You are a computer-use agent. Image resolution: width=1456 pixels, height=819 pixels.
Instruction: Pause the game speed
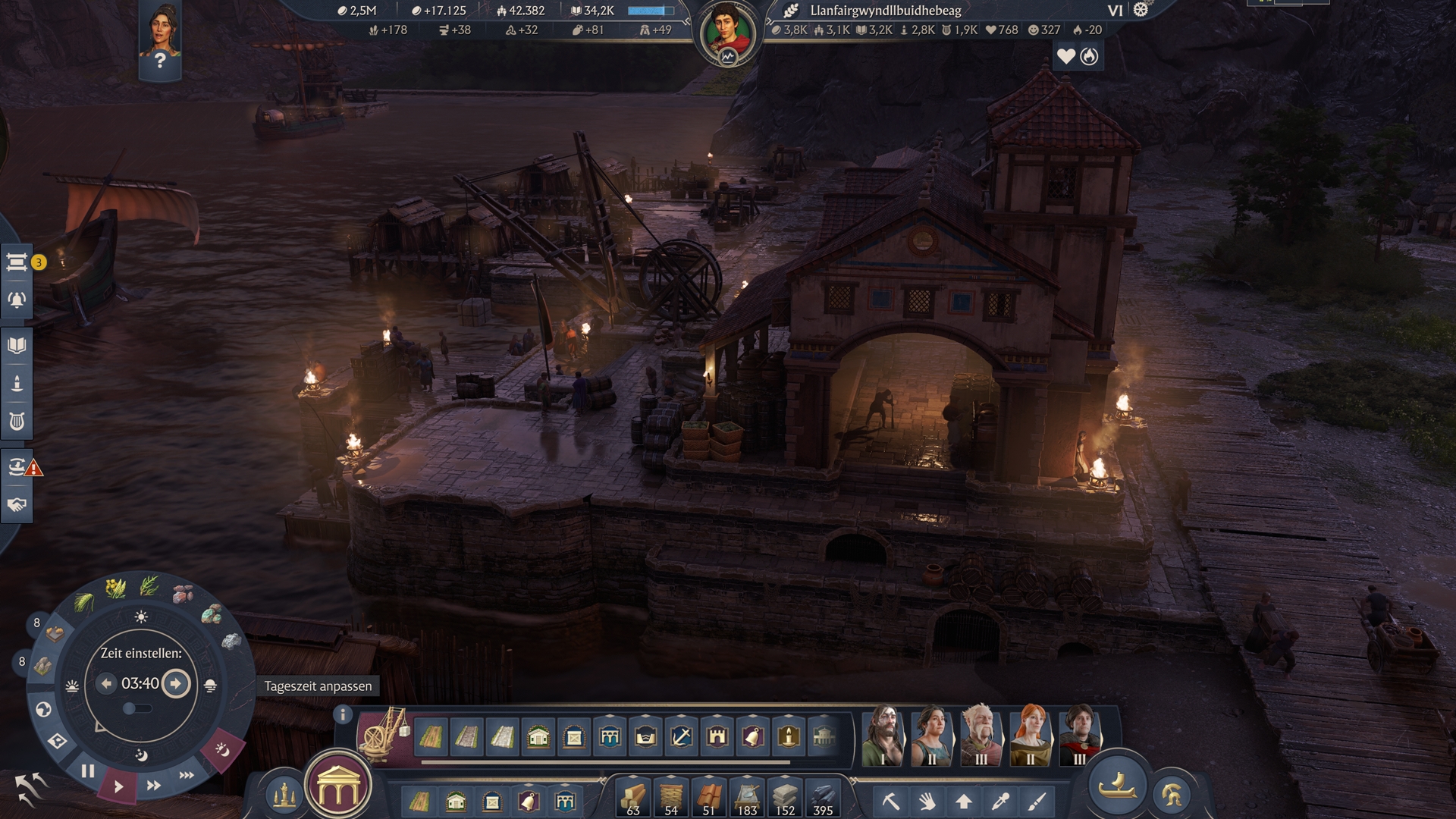(x=88, y=771)
